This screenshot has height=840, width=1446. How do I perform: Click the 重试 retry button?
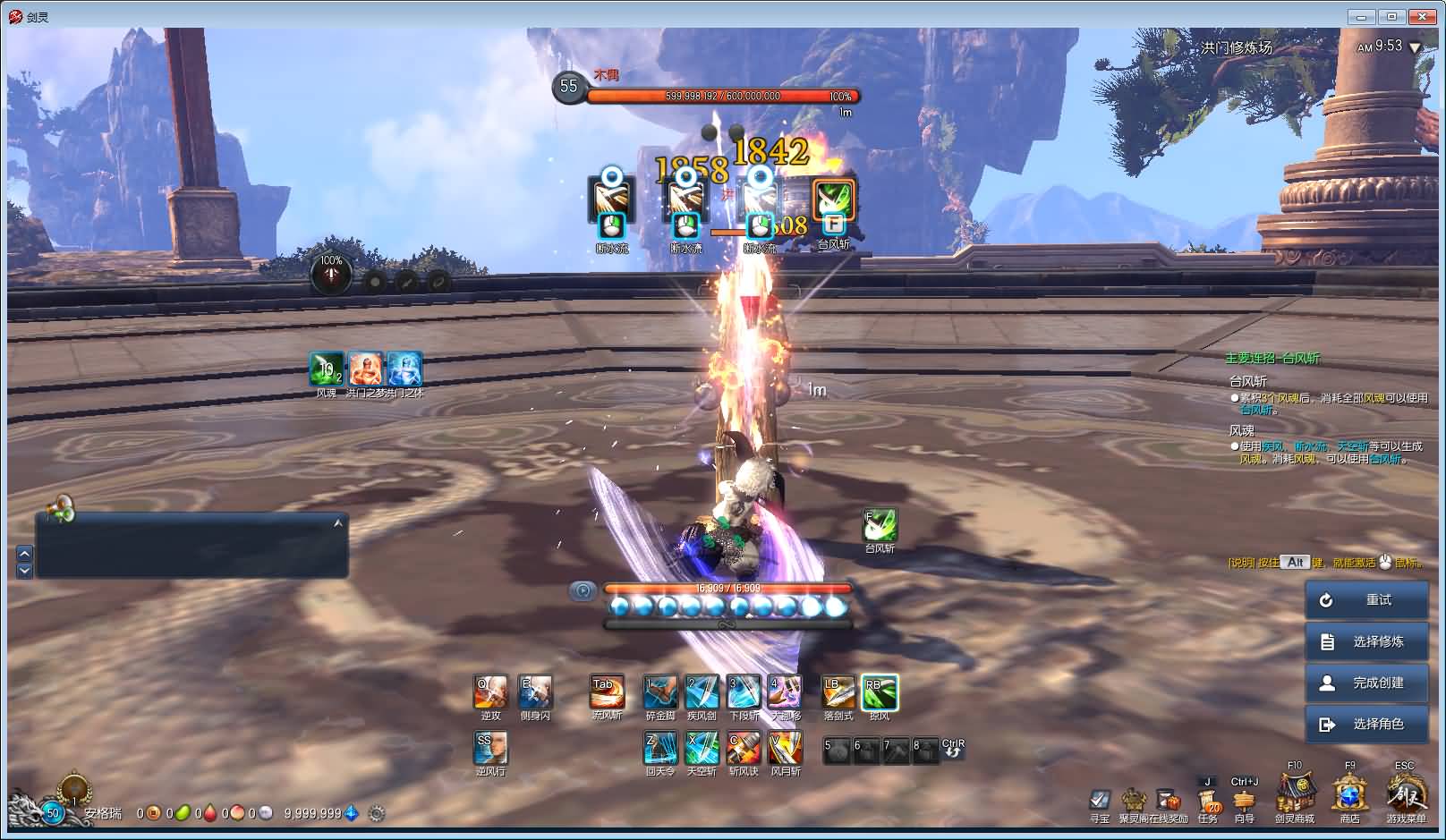[x=1366, y=600]
